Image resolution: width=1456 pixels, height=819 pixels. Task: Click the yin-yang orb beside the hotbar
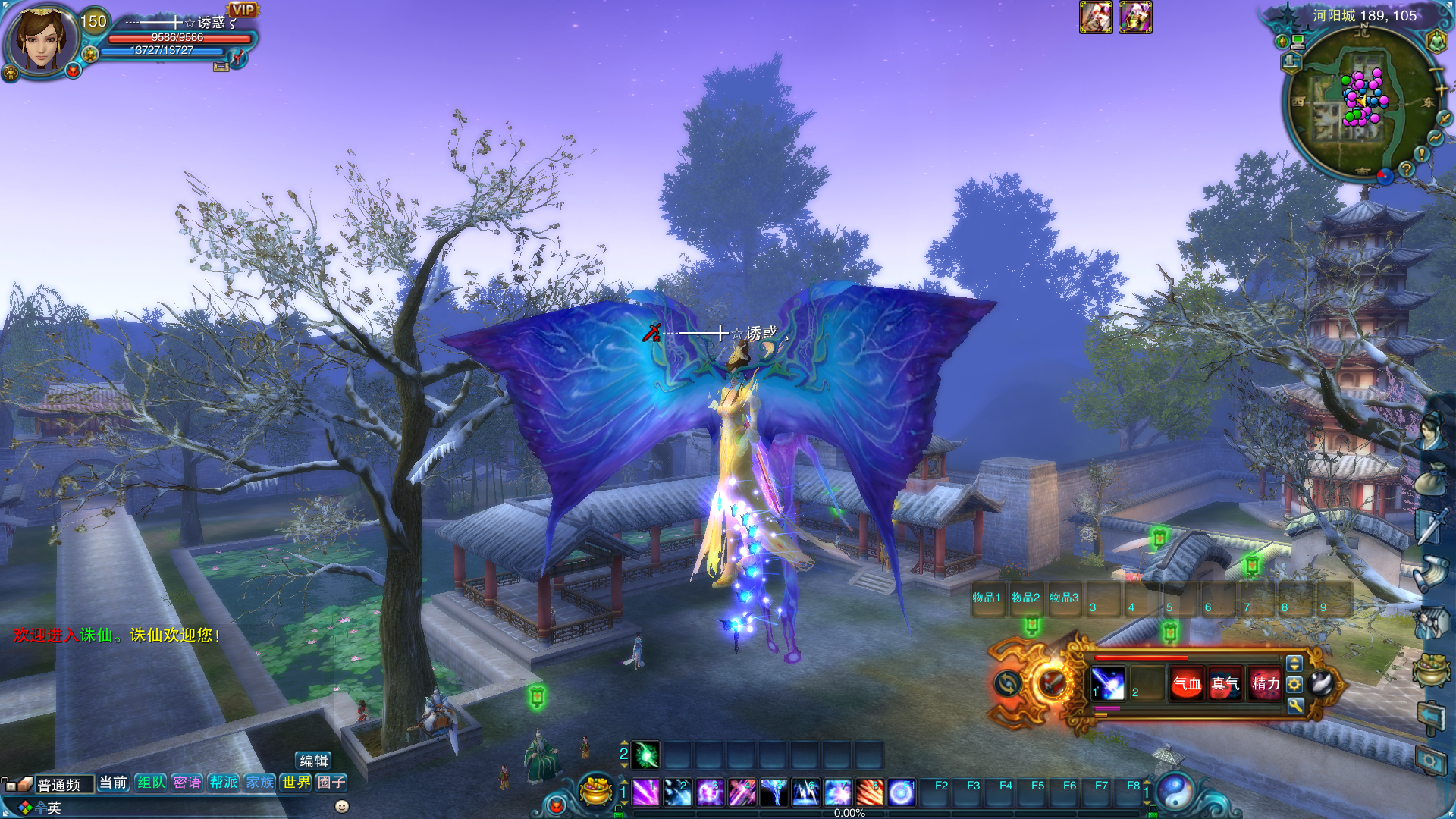click(x=1175, y=792)
